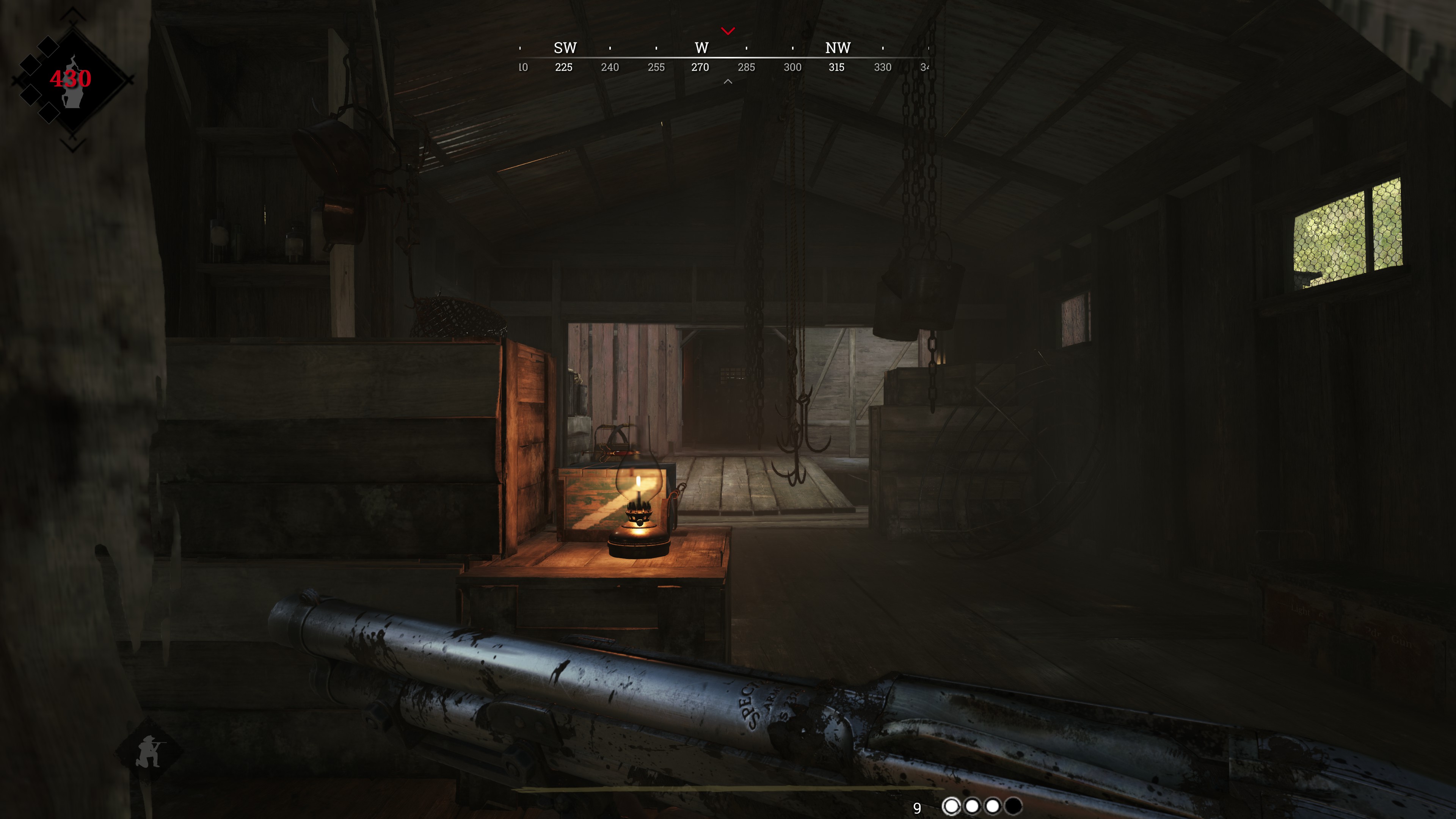
Task: Select the hunter silhouette diamond emblem
Action: (x=72, y=80)
